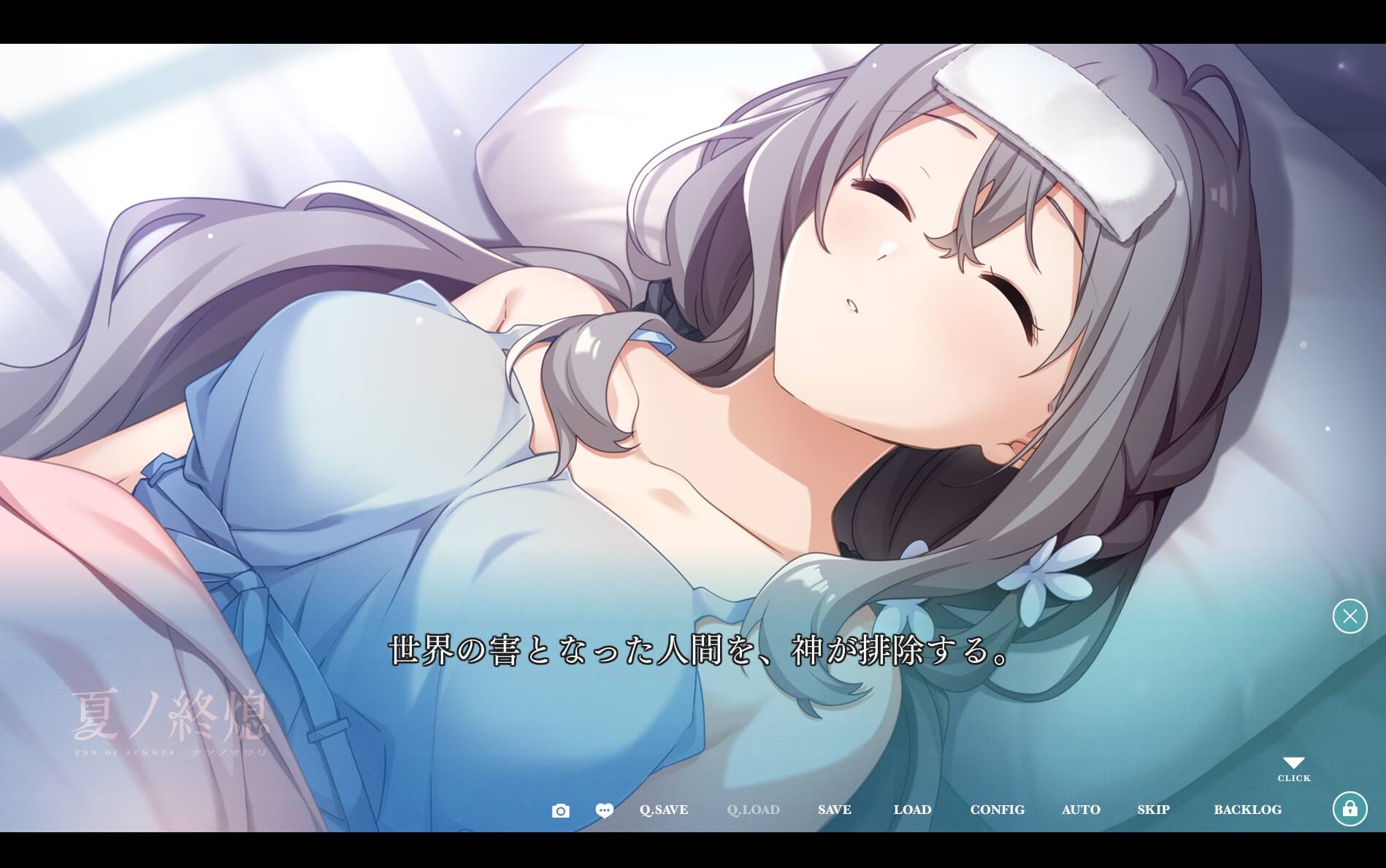Enable AUTO reading mode
1386x868 pixels.
1081,810
